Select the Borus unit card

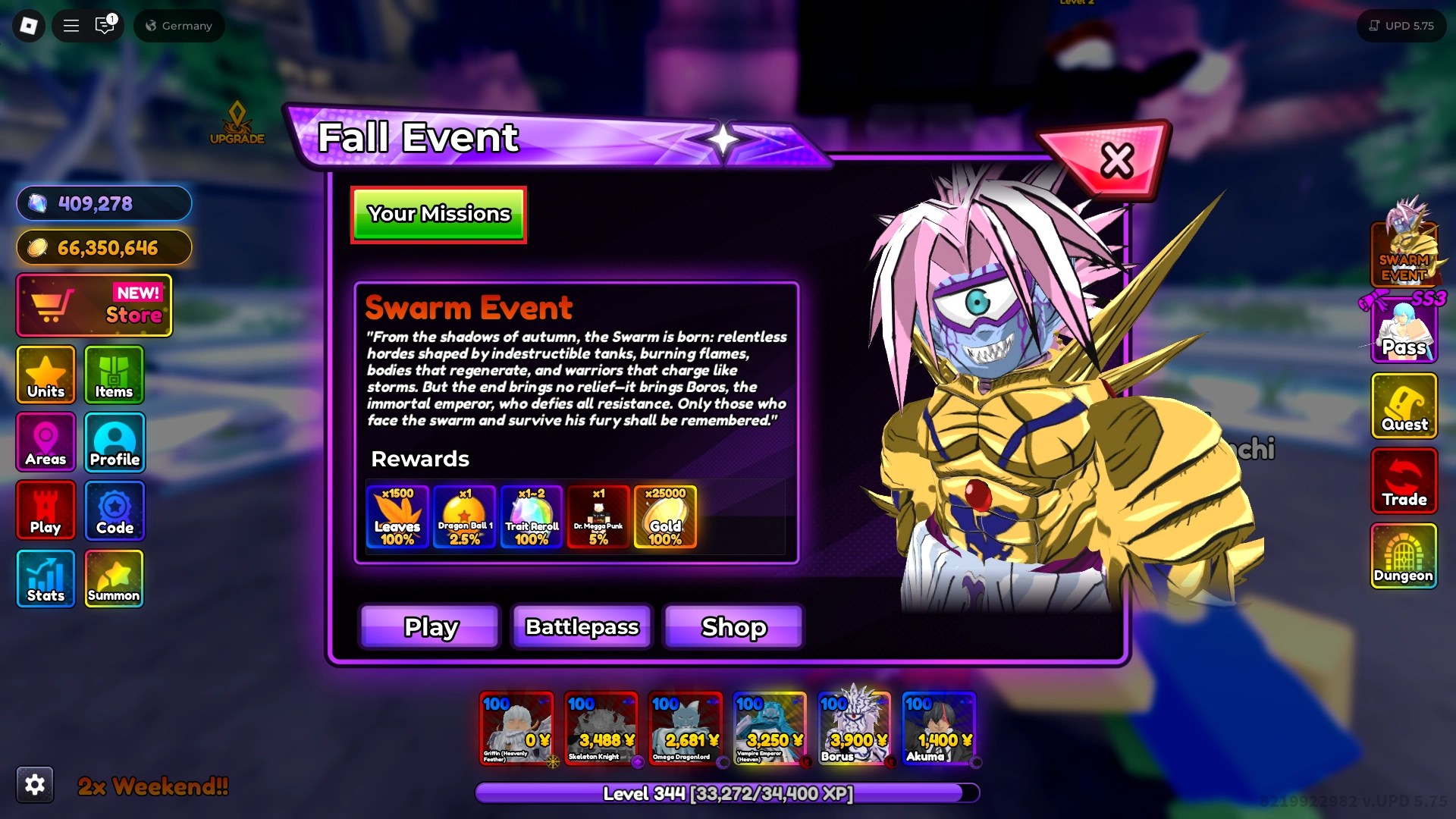pyautogui.click(x=855, y=728)
